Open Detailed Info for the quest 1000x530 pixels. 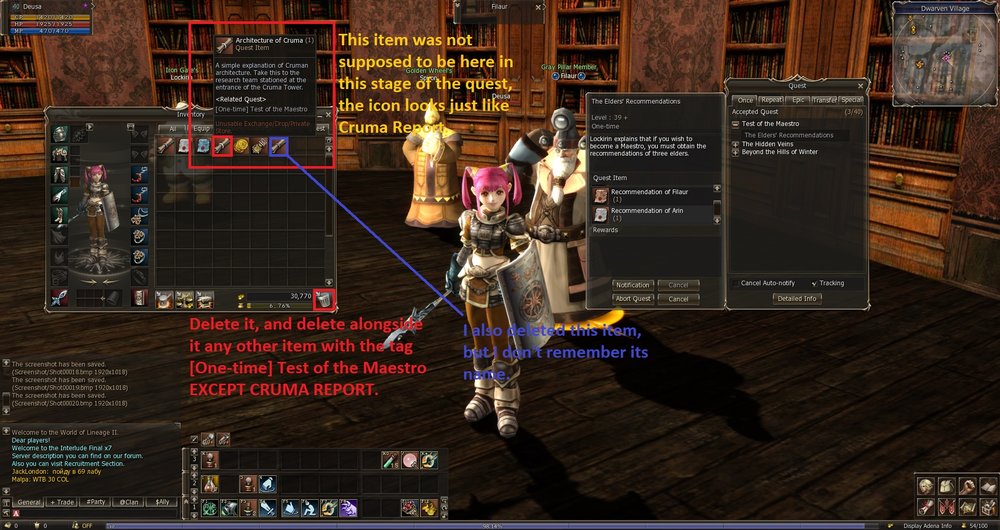tap(796, 298)
